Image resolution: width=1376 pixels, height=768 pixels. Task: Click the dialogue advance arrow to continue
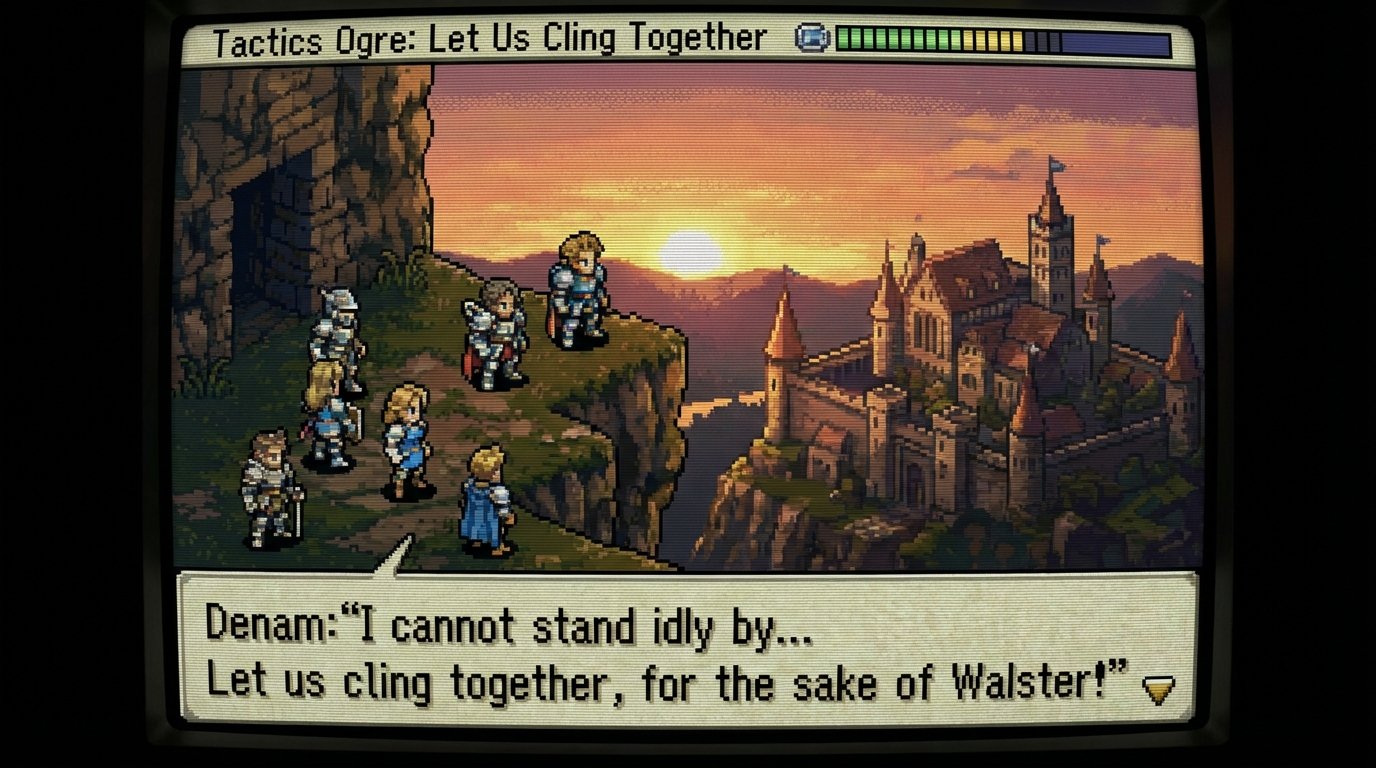[x=1159, y=688]
